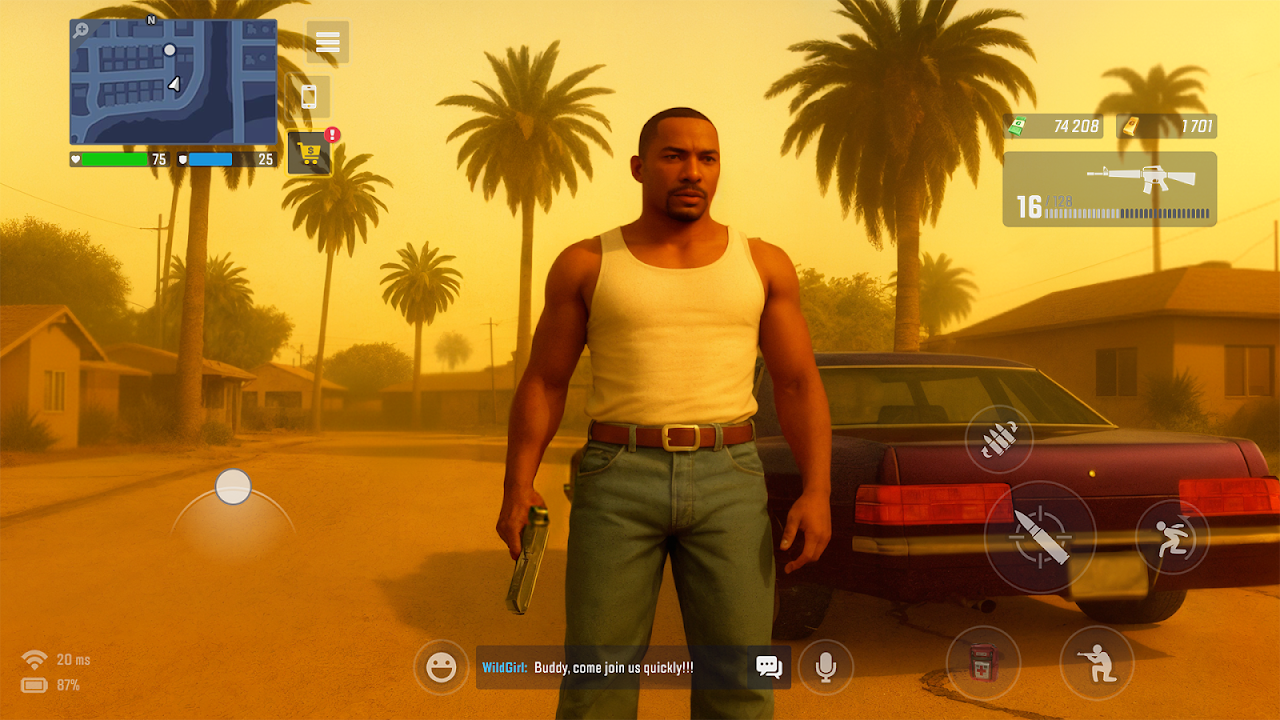Open the shopping cart store
Screen dimensions: 1280x720
click(310, 153)
